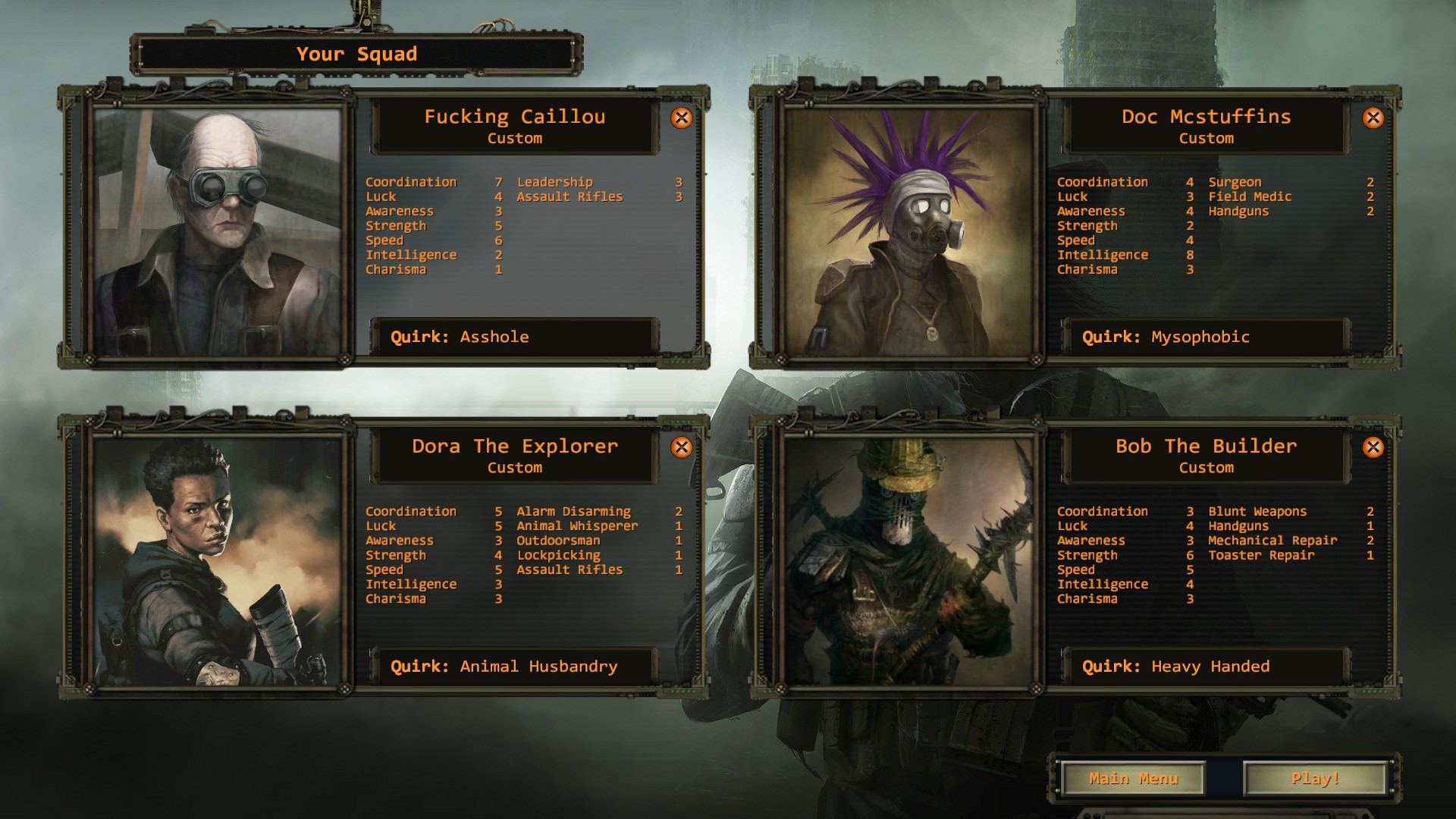Click Bob The Builder's Toaster Repair skill
Image resolution: width=1456 pixels, height=819 pixels.
point(1263,554)
